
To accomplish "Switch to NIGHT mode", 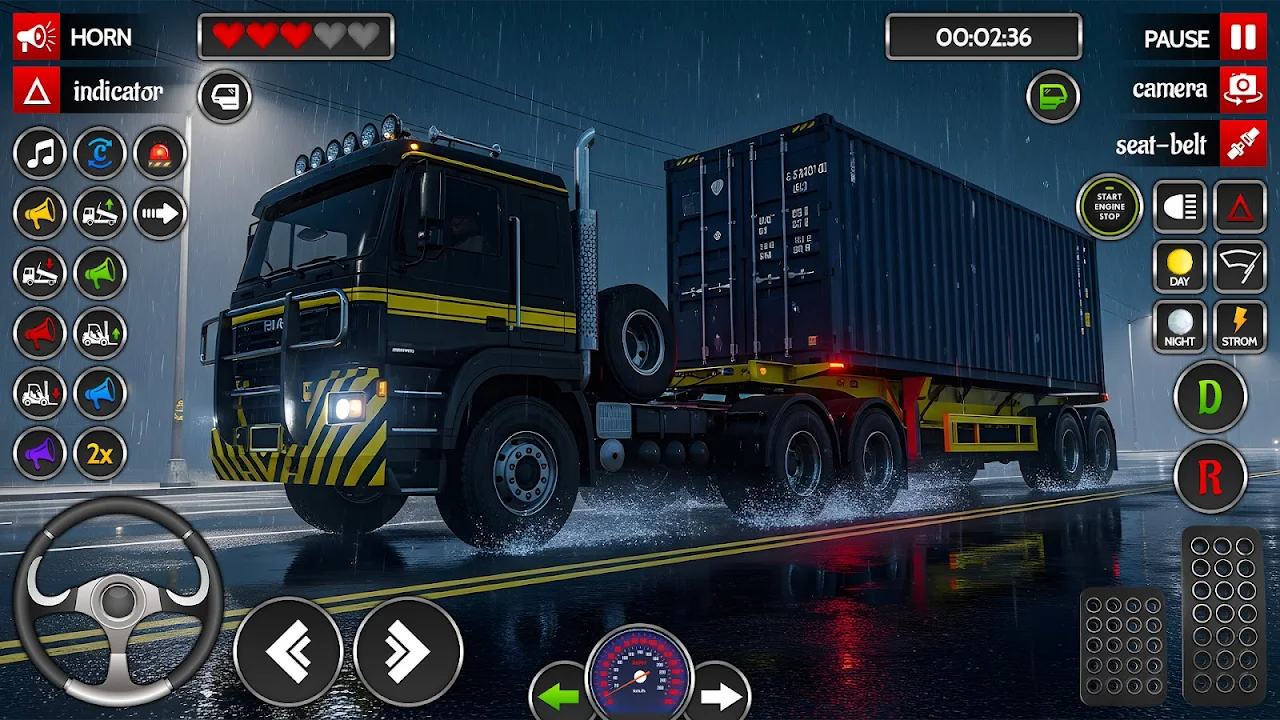I will 1180,327.
